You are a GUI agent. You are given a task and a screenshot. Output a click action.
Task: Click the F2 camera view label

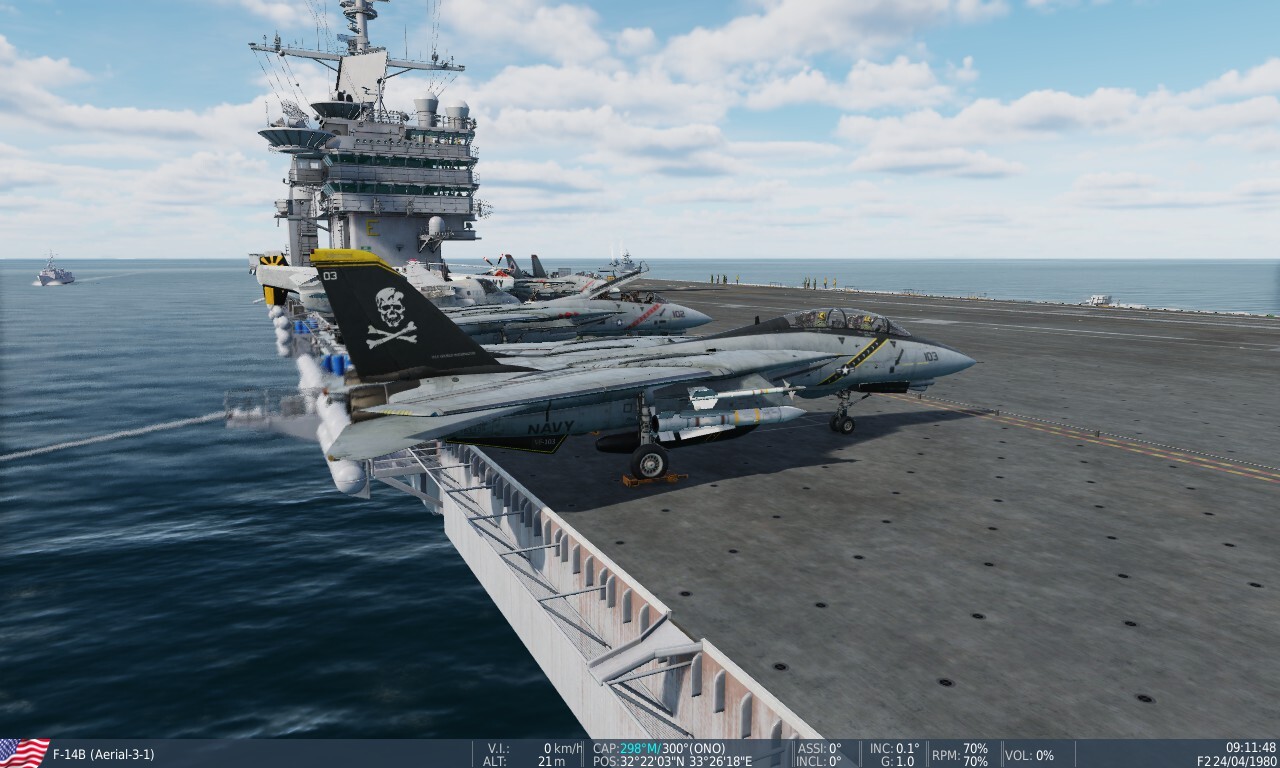pyautogui.click(x=1203, y=759)
